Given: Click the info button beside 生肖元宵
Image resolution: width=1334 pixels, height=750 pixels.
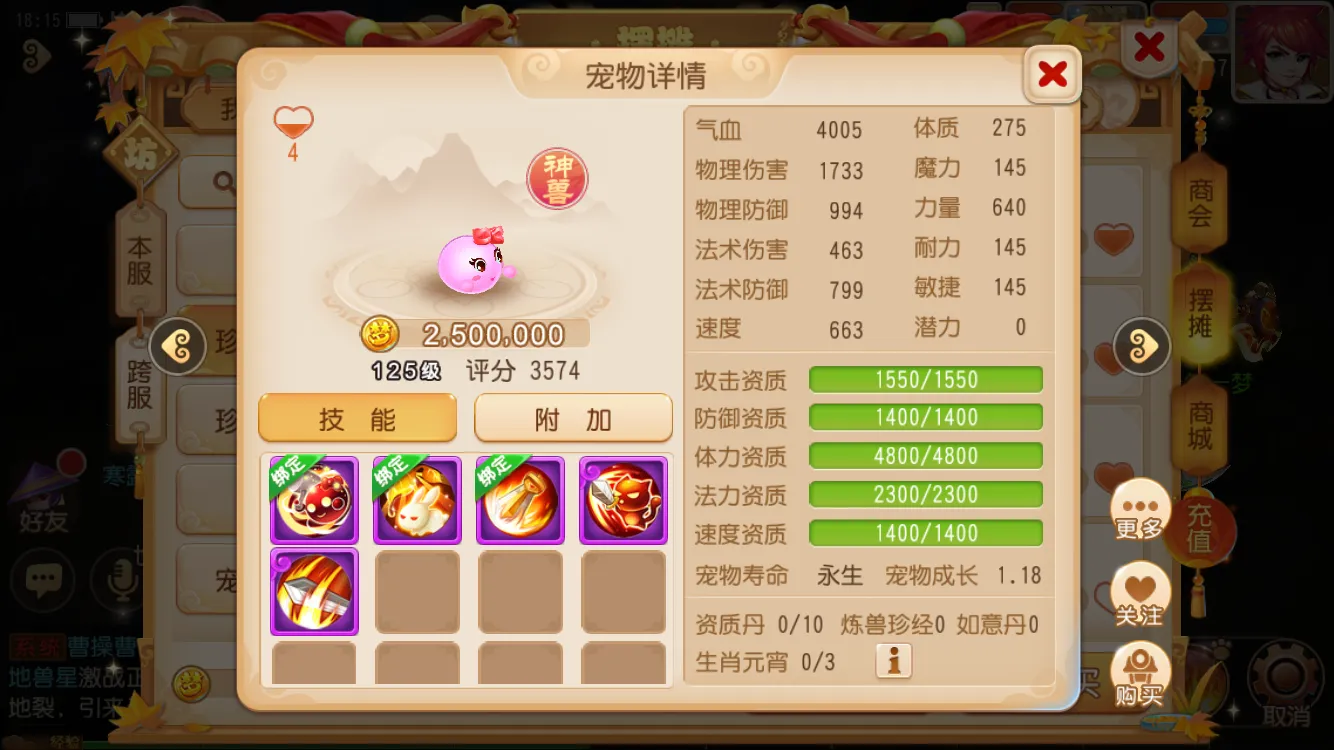Looking at the screenshot, I should pyautogui.click(x=893, y=660).
